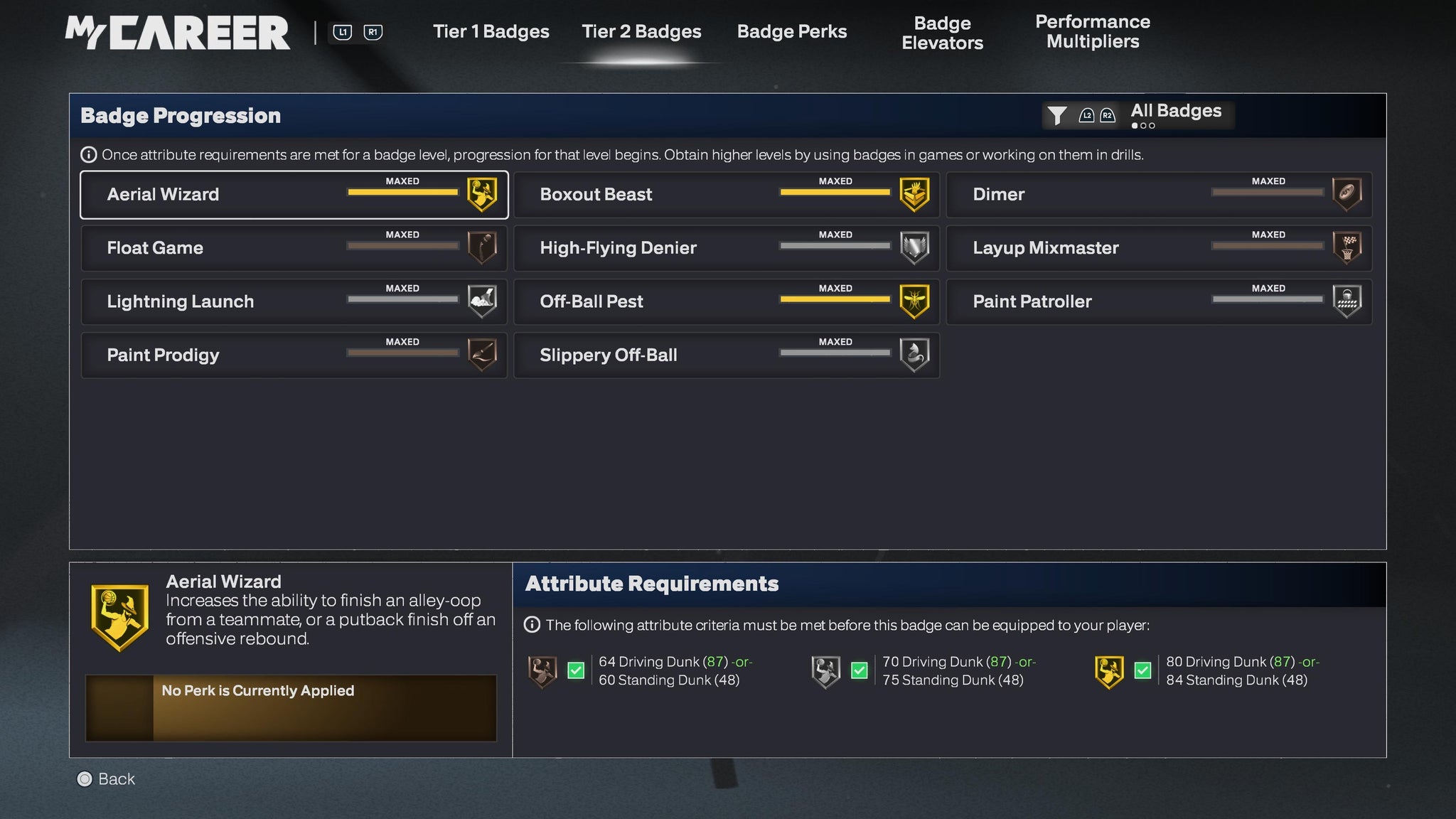Screen dimensions: 1456x819
Task: Switch to the Tier 1 Badges tab
Action: pos(491,32)
